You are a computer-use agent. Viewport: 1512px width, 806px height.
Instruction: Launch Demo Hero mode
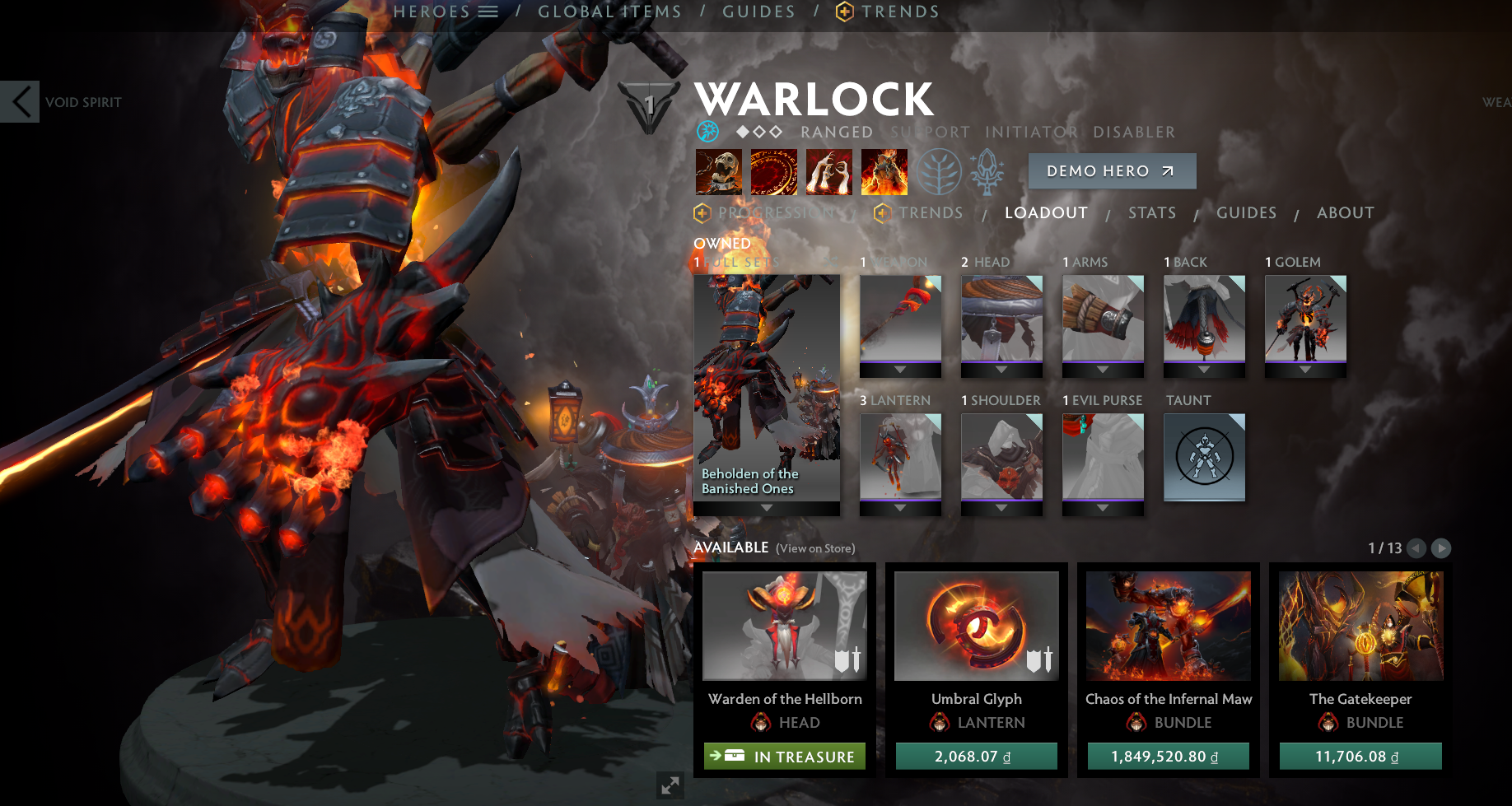tap(1112, 171)
